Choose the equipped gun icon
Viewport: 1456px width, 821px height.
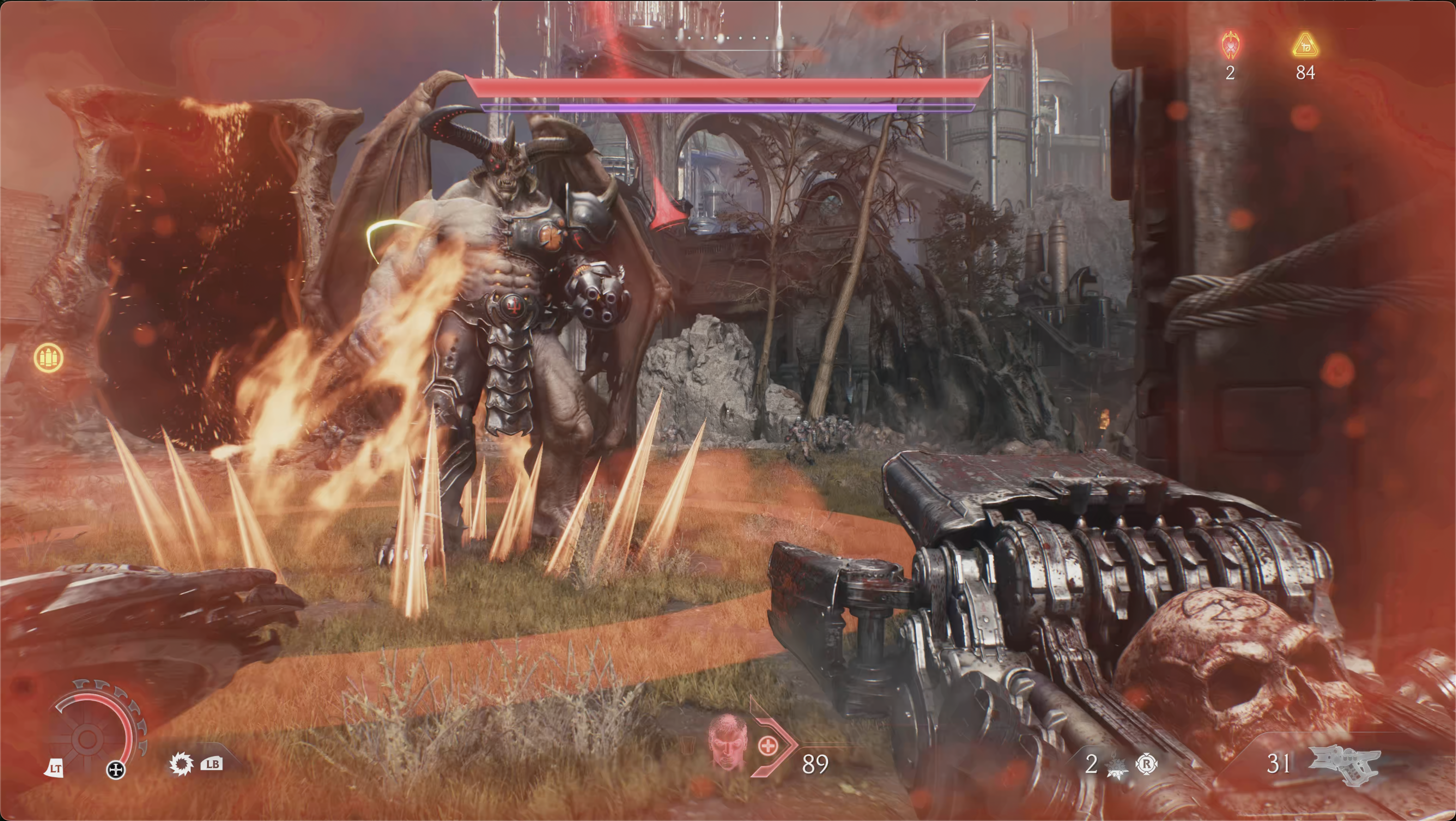tap(1345, 765)
